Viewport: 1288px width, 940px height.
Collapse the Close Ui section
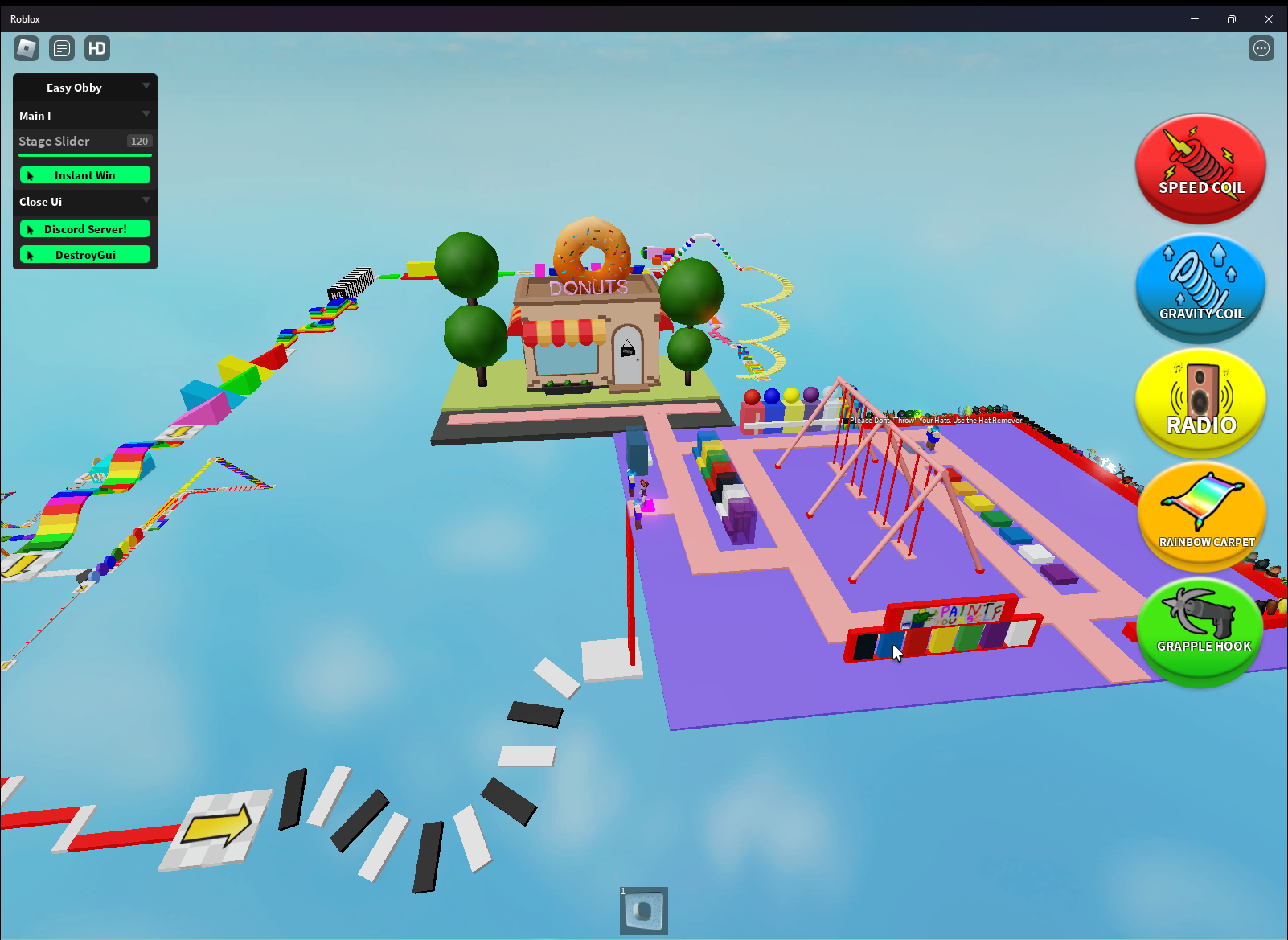[x=146, y=201]
